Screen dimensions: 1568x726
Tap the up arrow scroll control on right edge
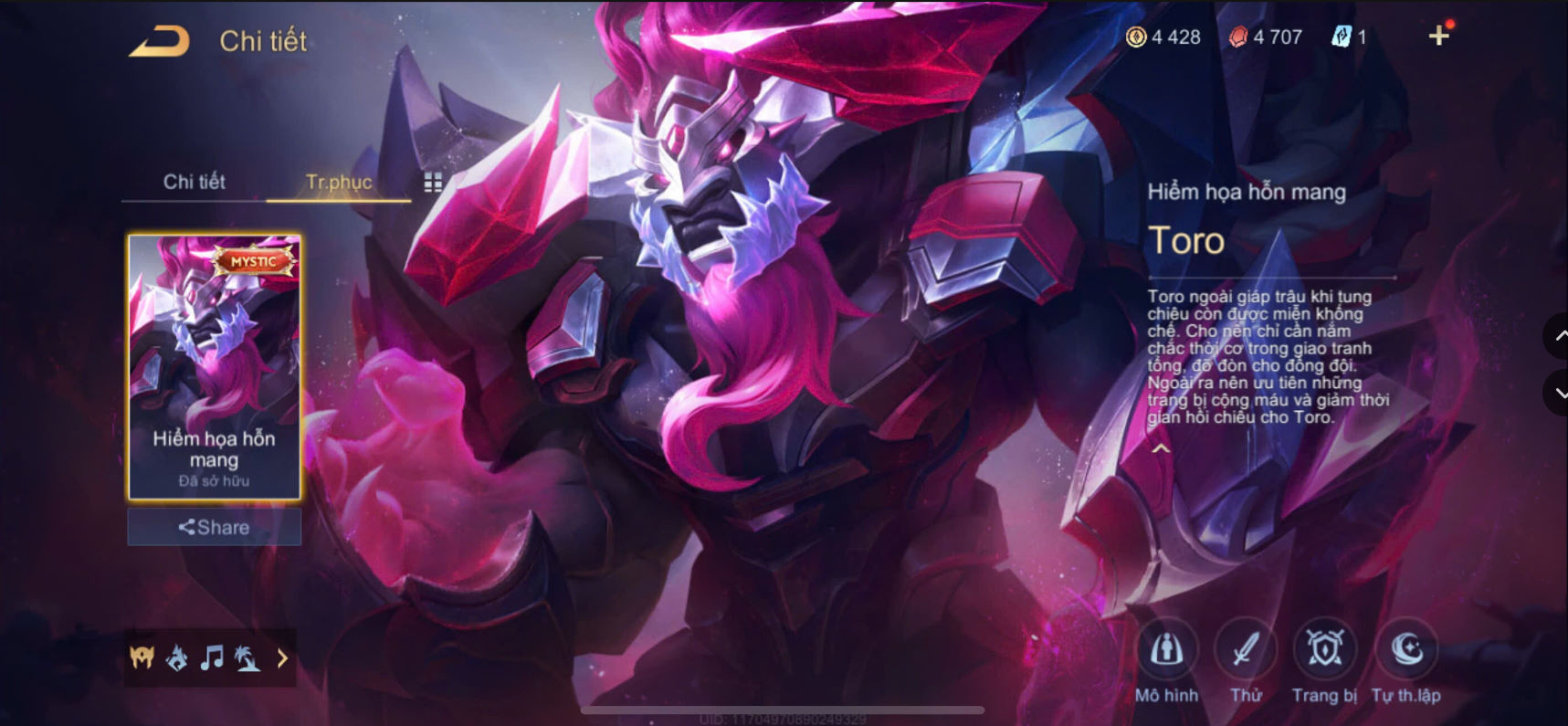click(x=1557, y=336)
